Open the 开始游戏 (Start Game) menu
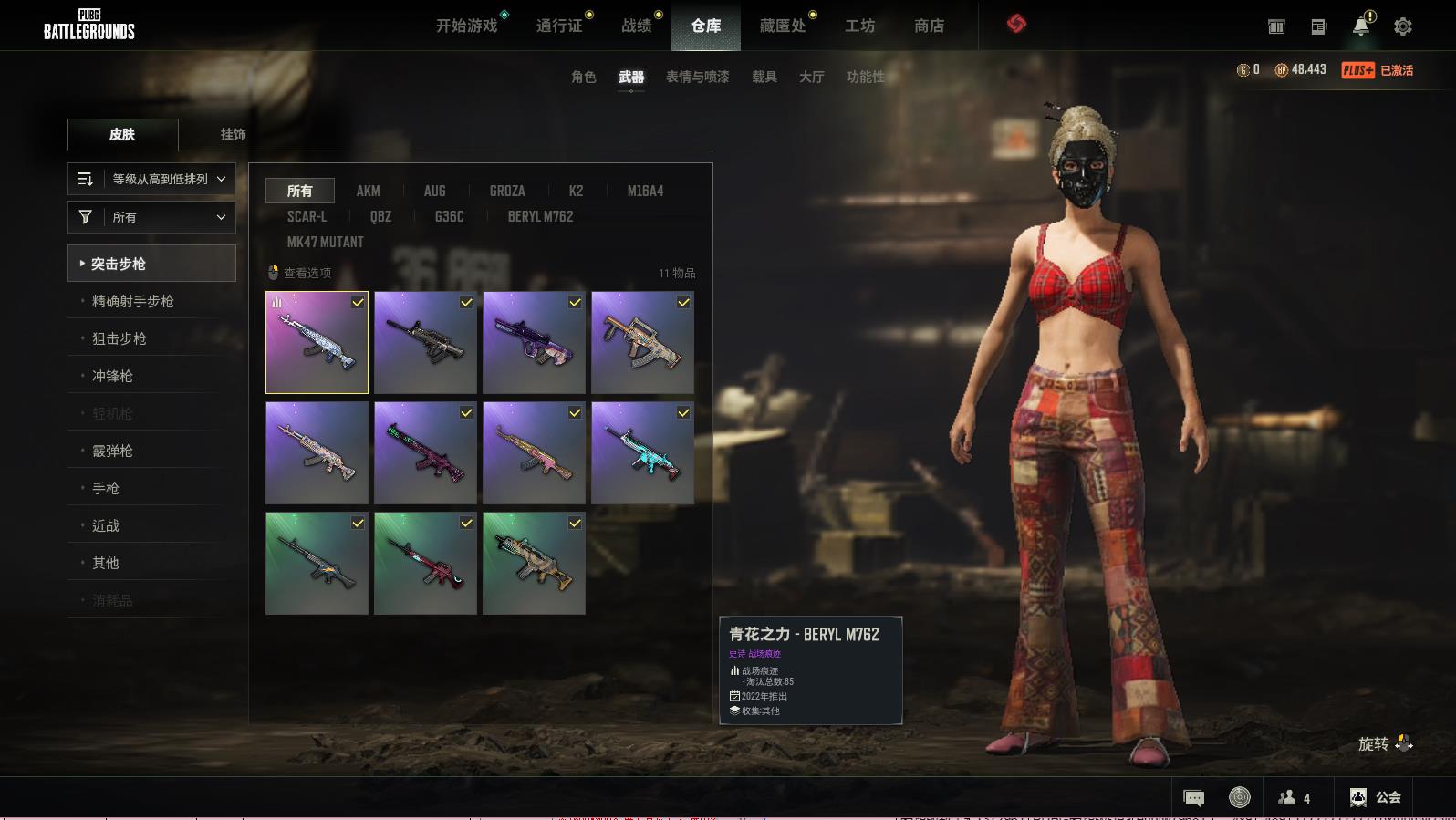 click(466, 26)
